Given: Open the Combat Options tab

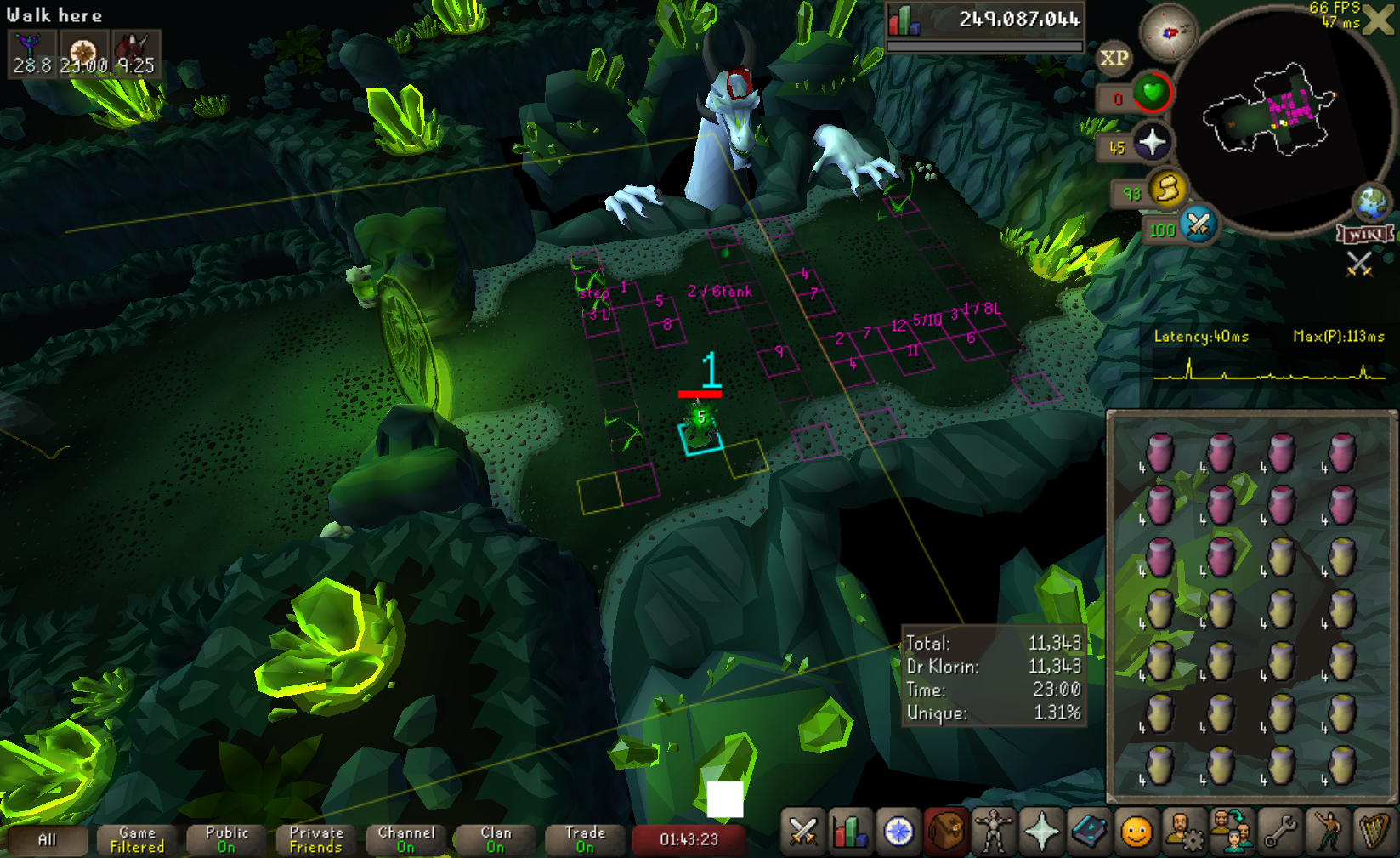Looking at the screenshot, I should (802, 832).
